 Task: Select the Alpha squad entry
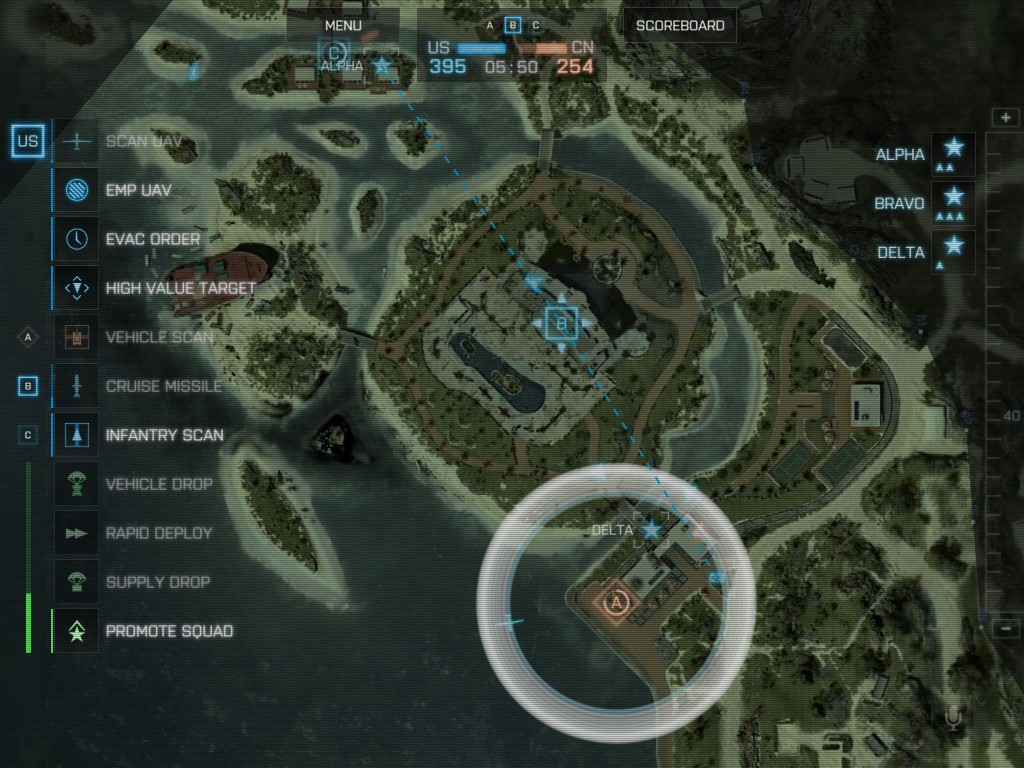coord(953,154)
